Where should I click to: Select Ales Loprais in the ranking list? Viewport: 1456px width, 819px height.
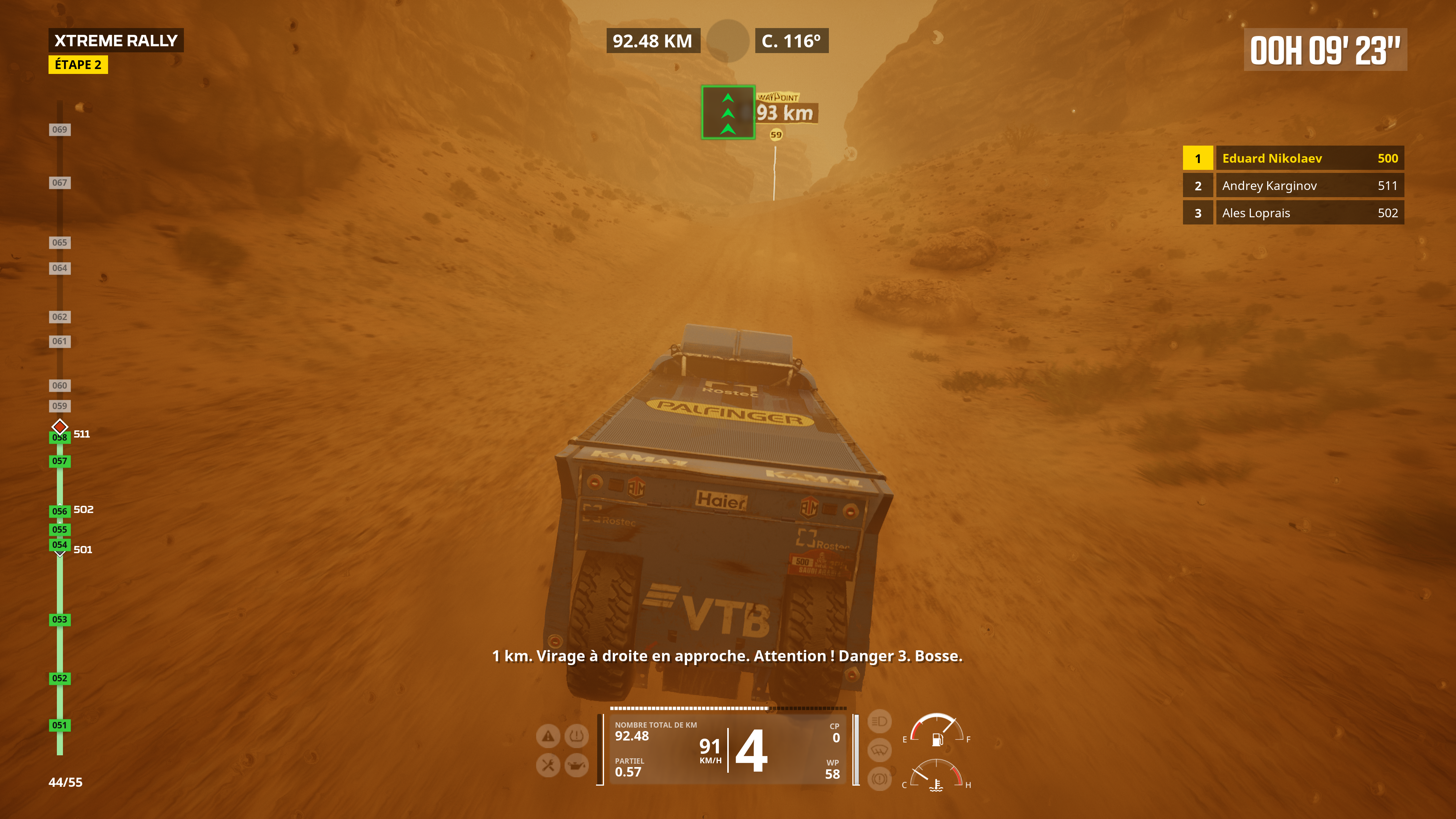(x=1293, y=213)
